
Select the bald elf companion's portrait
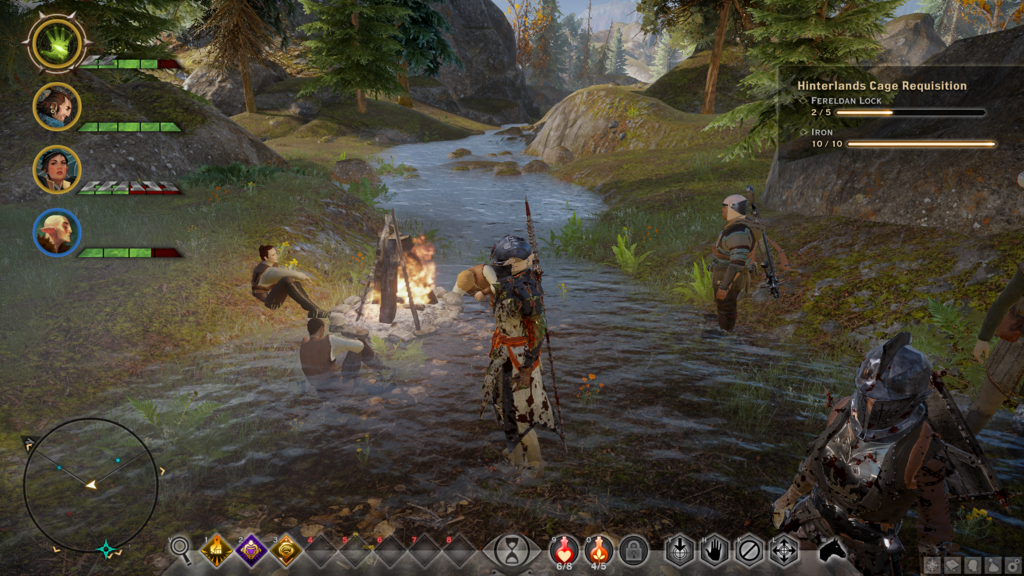pos(57,232)
